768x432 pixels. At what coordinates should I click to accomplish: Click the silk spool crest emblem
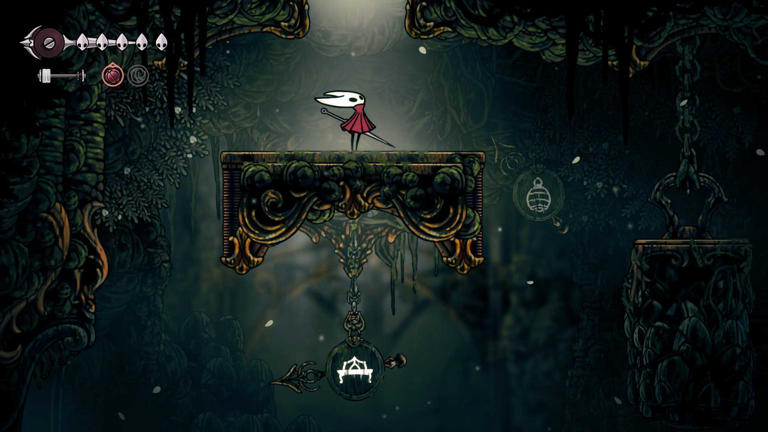[45, 42]
